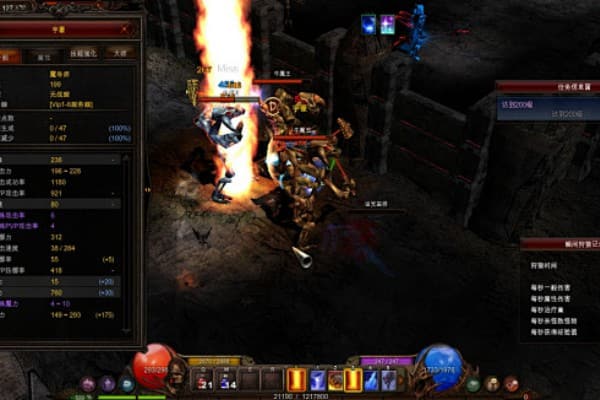Screen dimensions: 600x400
Task: Open the 大师 tab
Action: [x=120, y=52]
